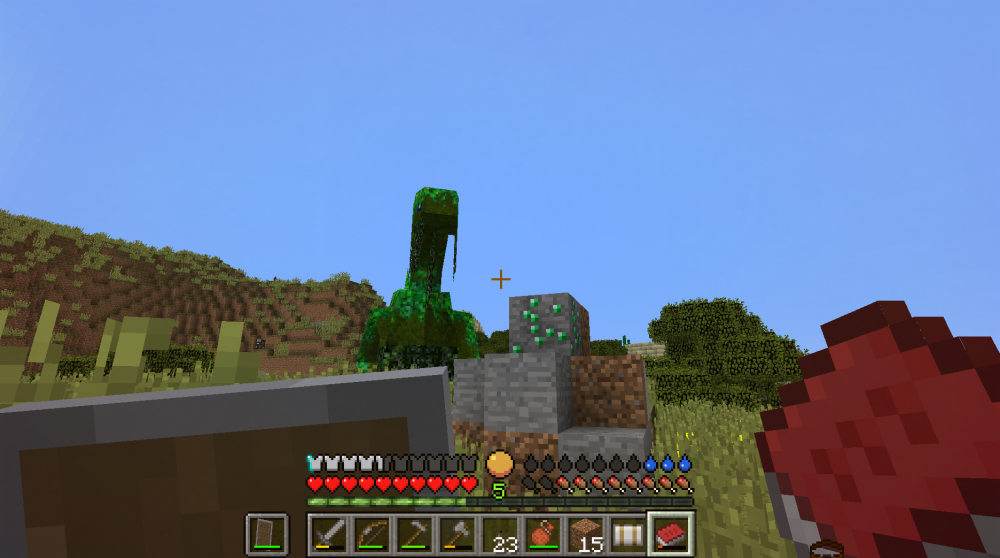The height and width of the screenshot is (558, 1000).
Task: Pick the orange pouch hotbar slot
Action: tap(542, 534)
